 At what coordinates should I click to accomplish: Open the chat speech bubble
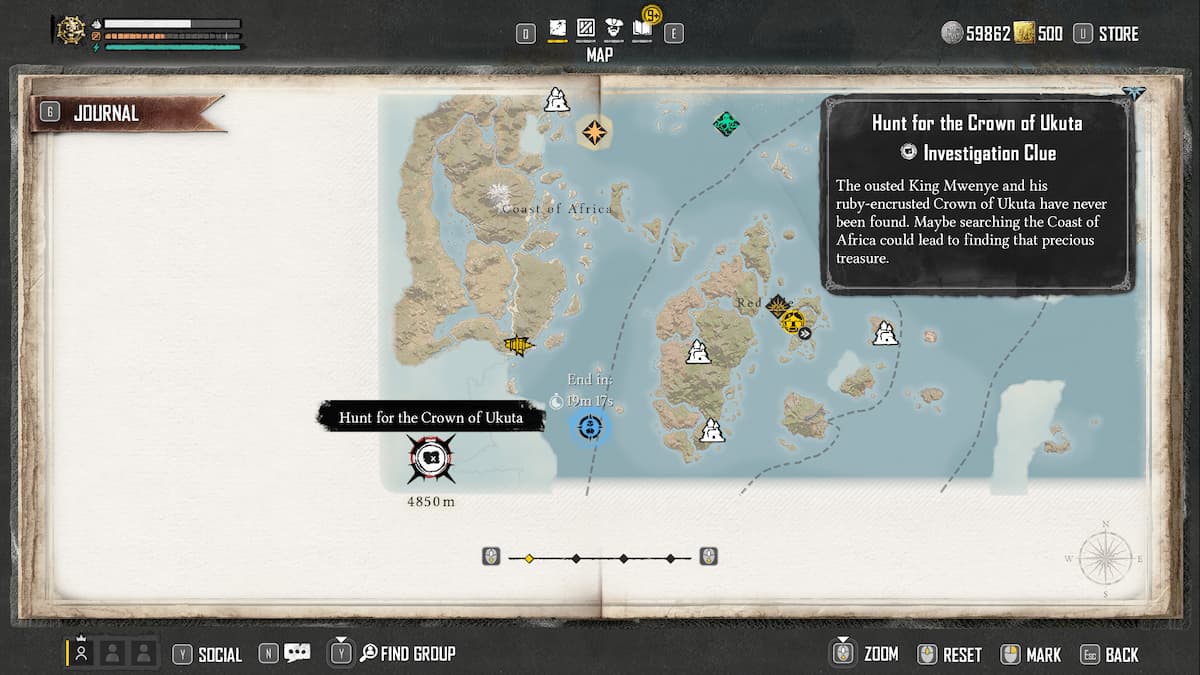tap(297, 653)
